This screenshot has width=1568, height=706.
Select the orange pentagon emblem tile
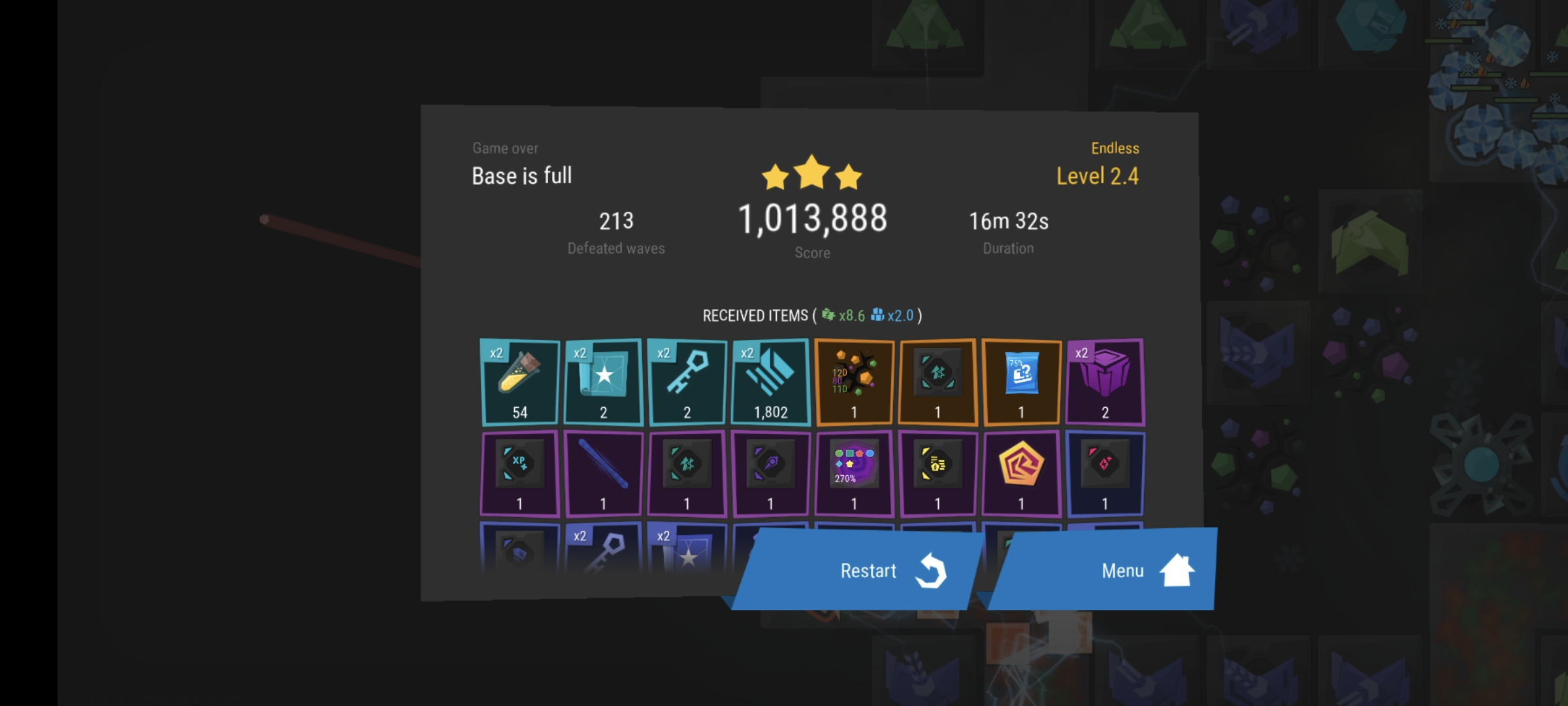1021,473
